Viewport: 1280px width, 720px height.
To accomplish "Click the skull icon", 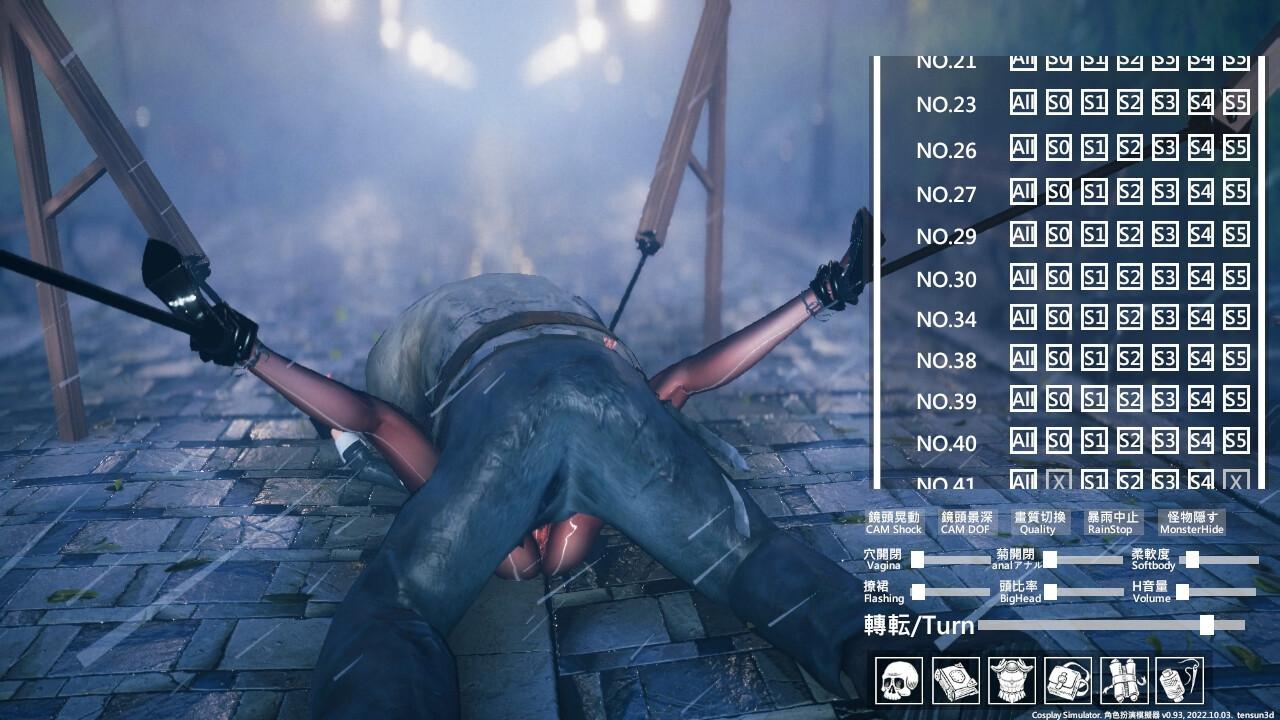I will click(x=898, y=681).
